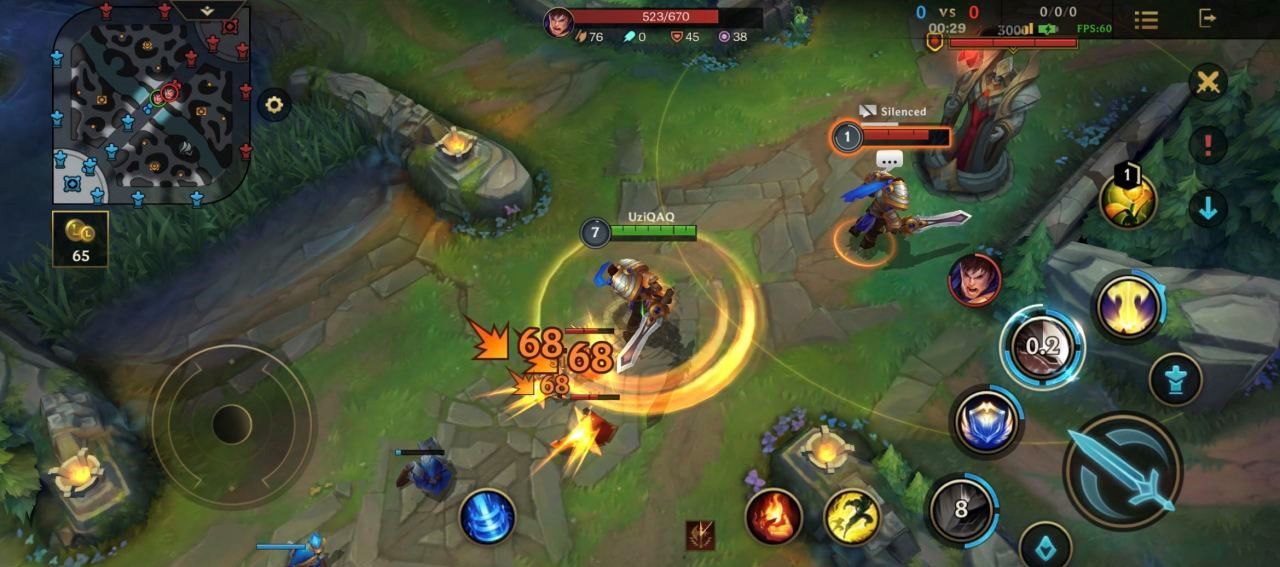This screenshot has width=1280, height=567.
Task: Send the red exclamation danger ping
Action: click(1208, 145)
